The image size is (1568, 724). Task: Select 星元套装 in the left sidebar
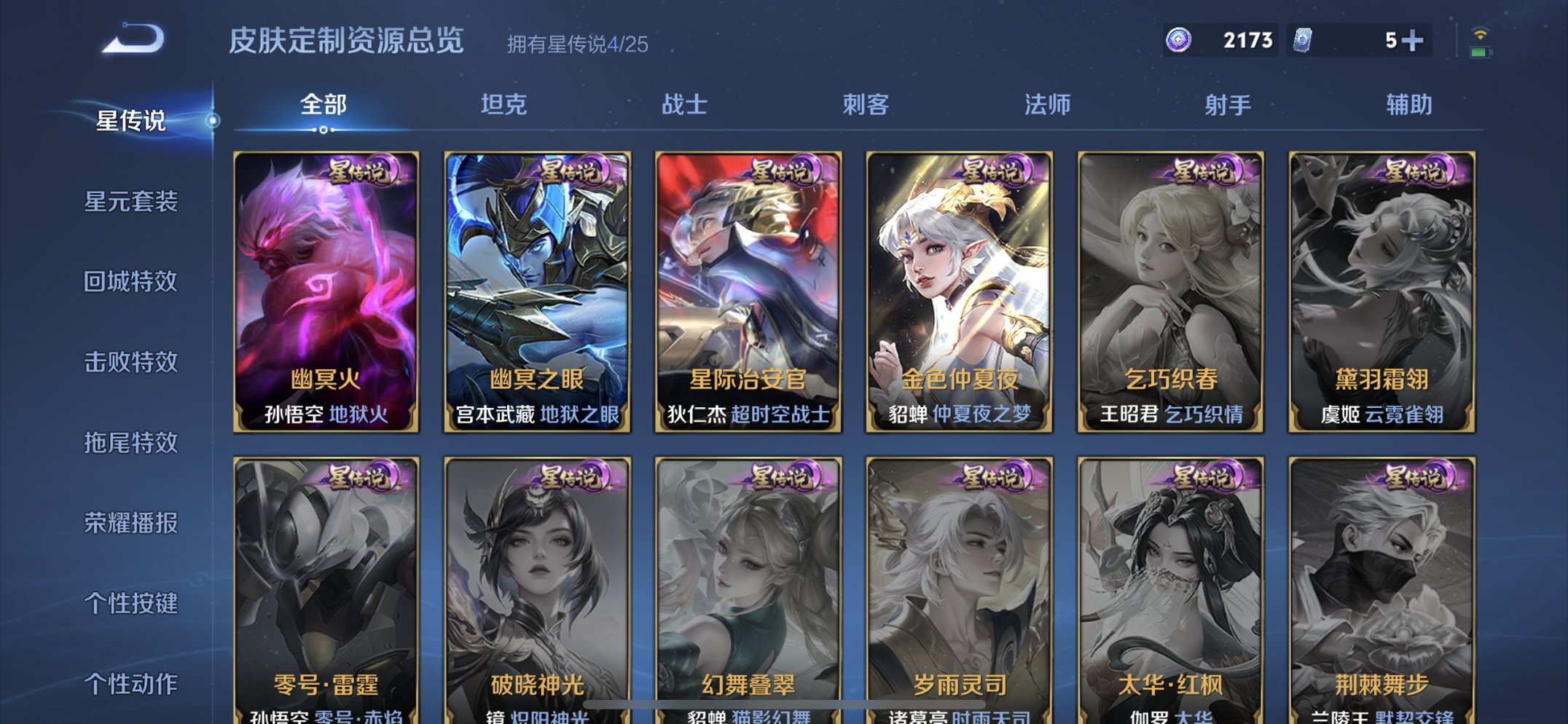tap(133, 203)
